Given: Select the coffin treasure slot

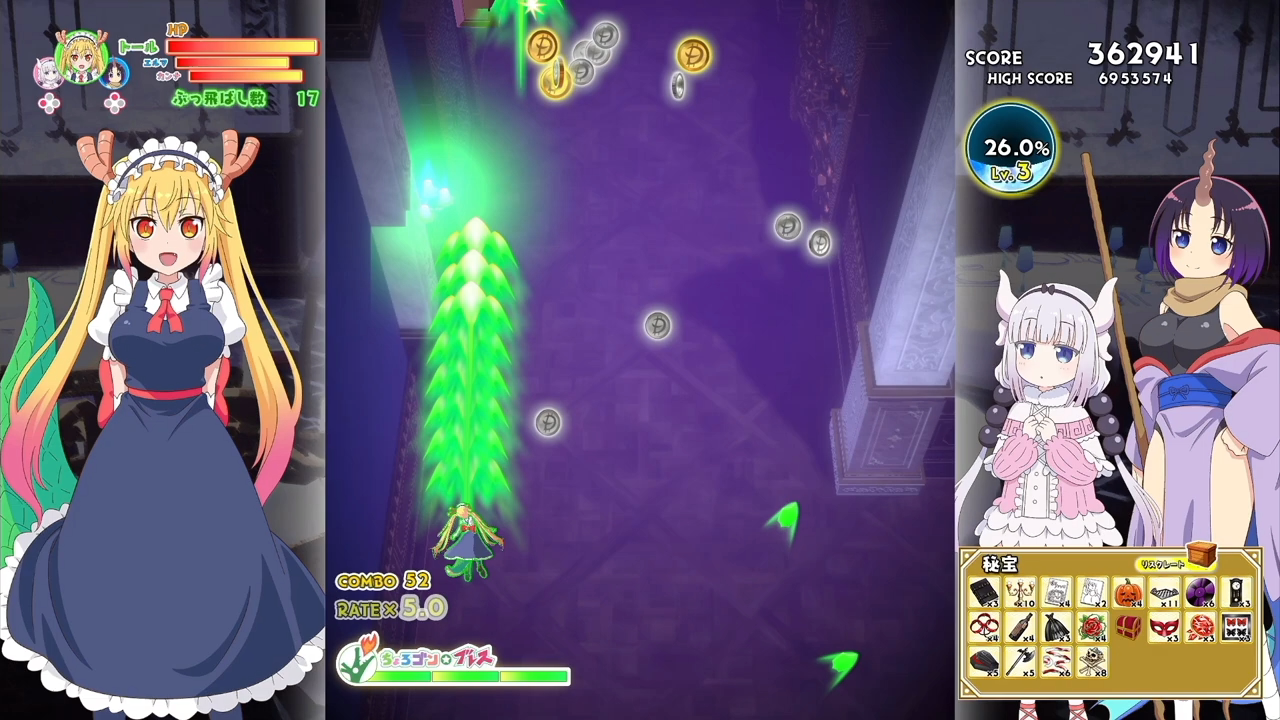Looking at the screenshot, I should click(x=984, y=662).
